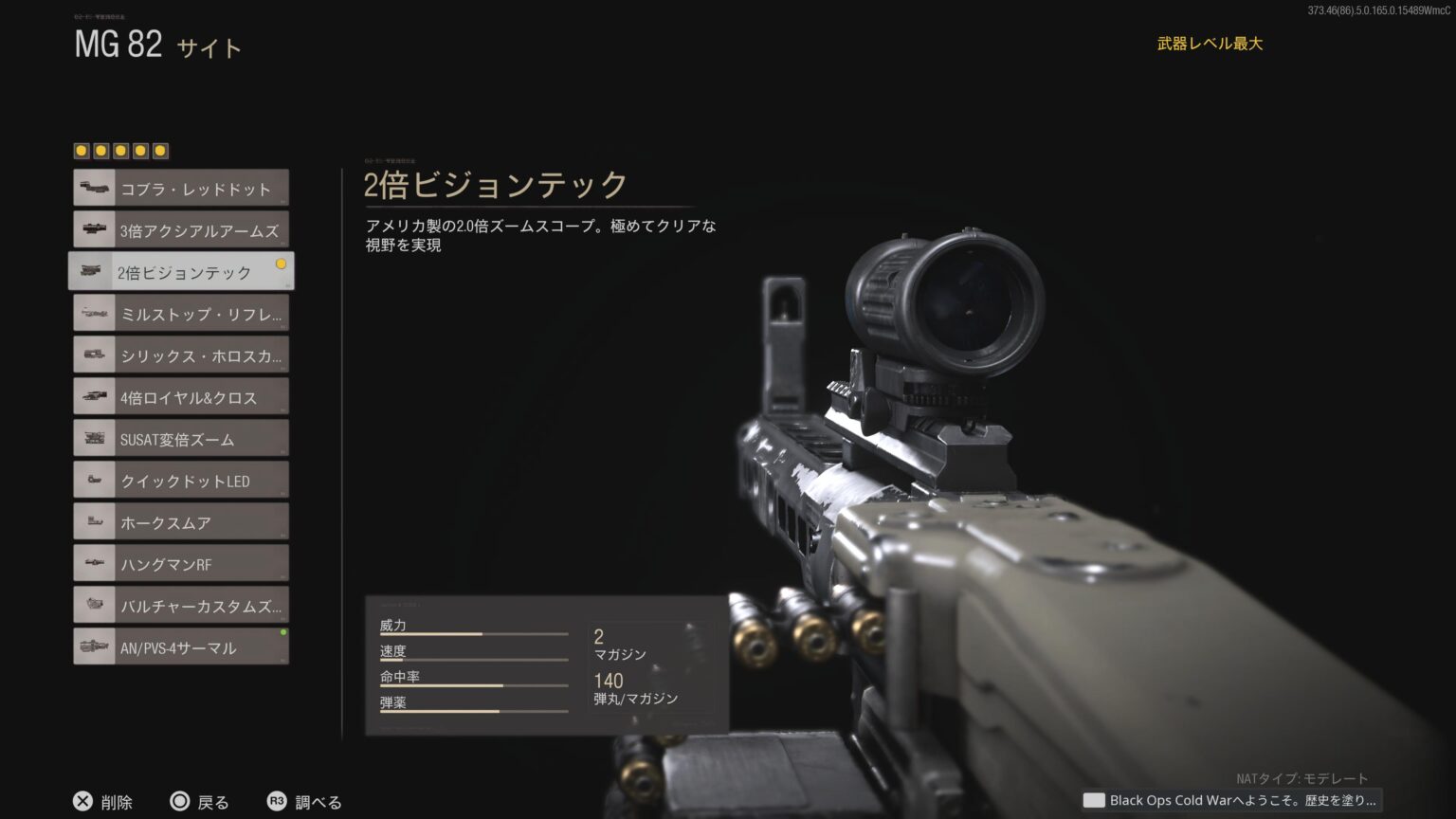Click the SUSAT変倍ズーム scope icon
Viewport: 1456px width, 819px height.
point(93,437)
